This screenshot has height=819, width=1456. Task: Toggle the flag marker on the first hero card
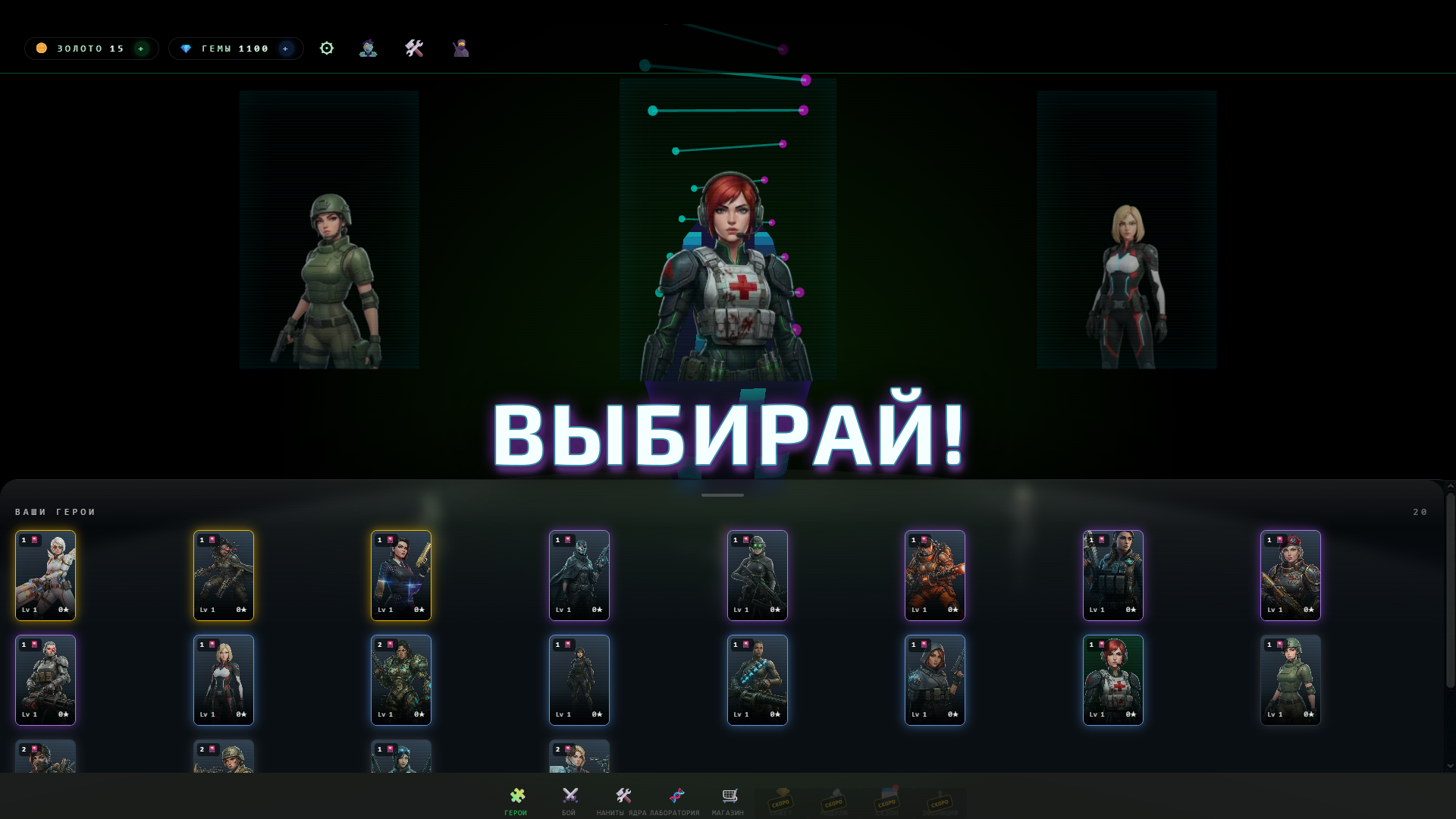(x=33, y=541)
